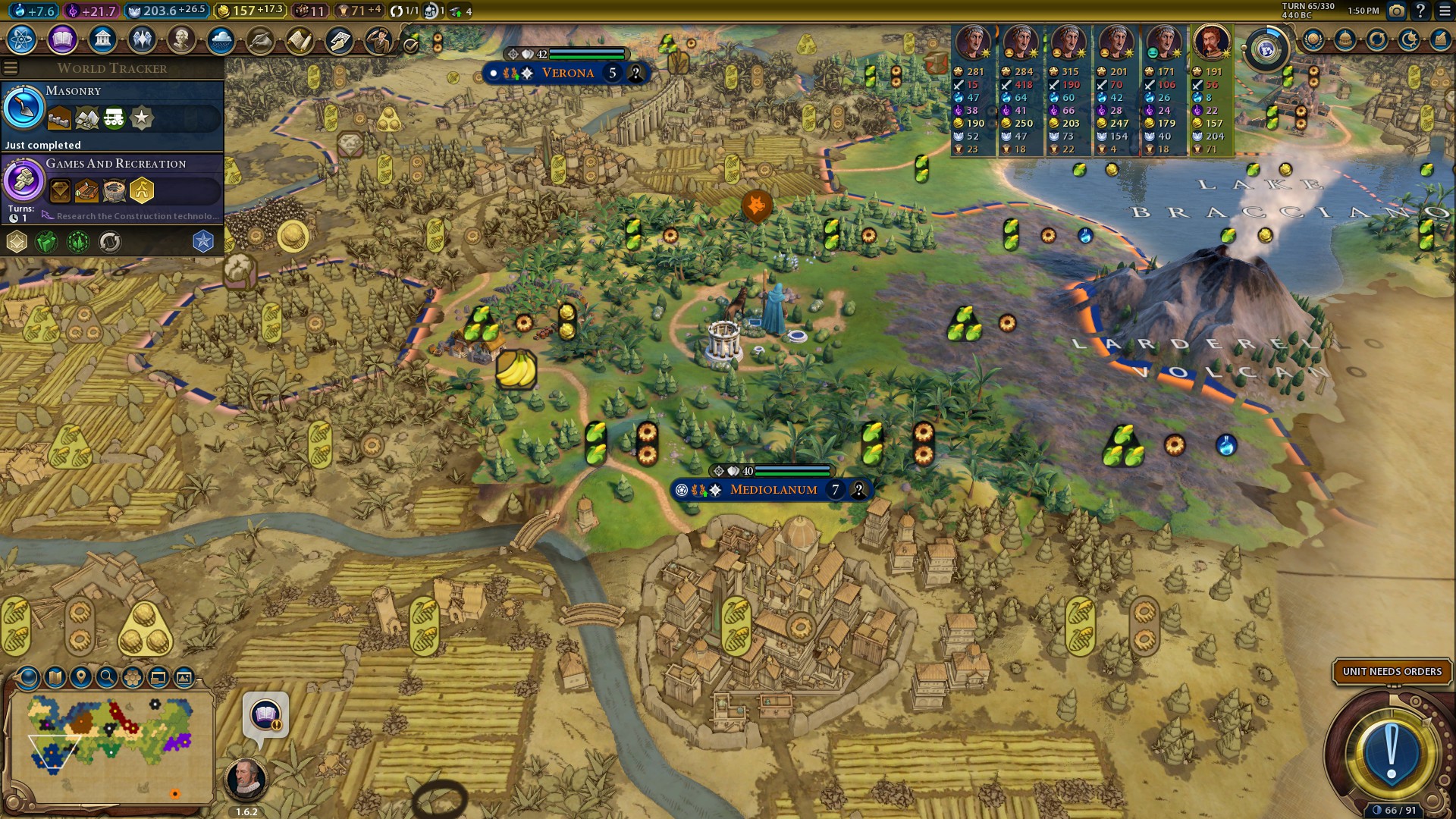
Task: Open the Civilopedia question mark
Action: click(1420, 11)
